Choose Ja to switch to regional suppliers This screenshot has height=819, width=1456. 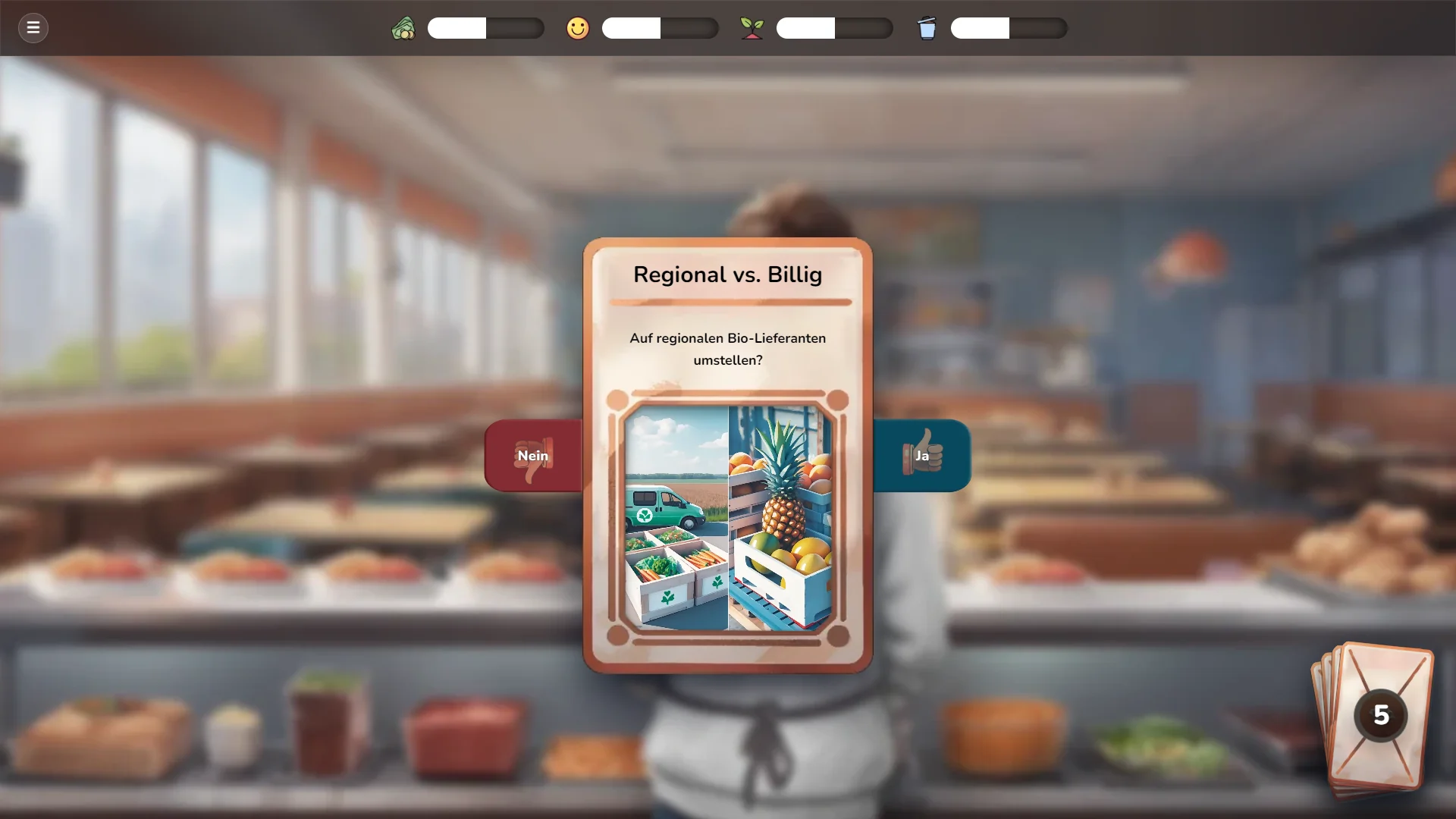click(x=922, y=456)
